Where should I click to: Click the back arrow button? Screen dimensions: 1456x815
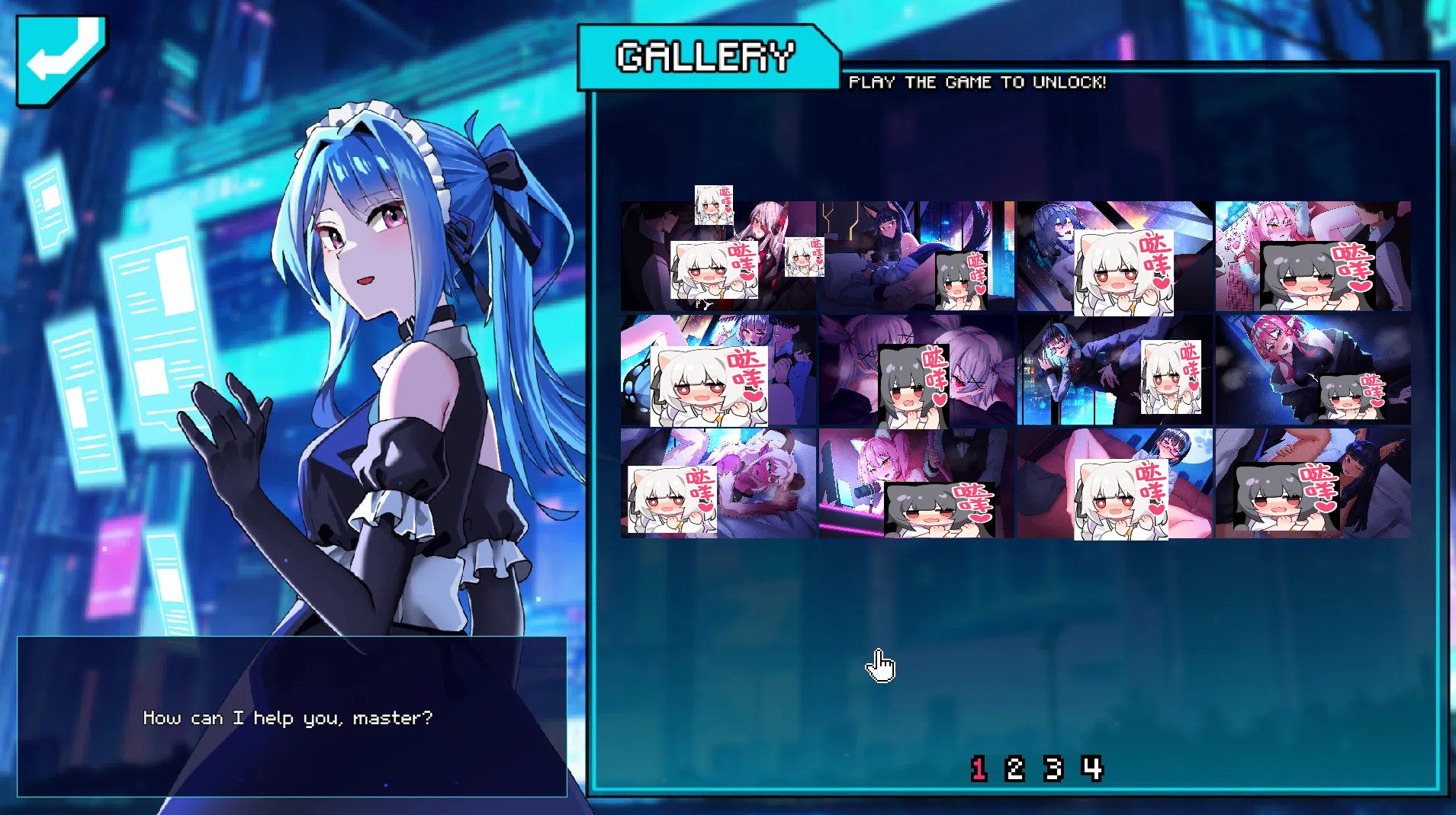61,59
